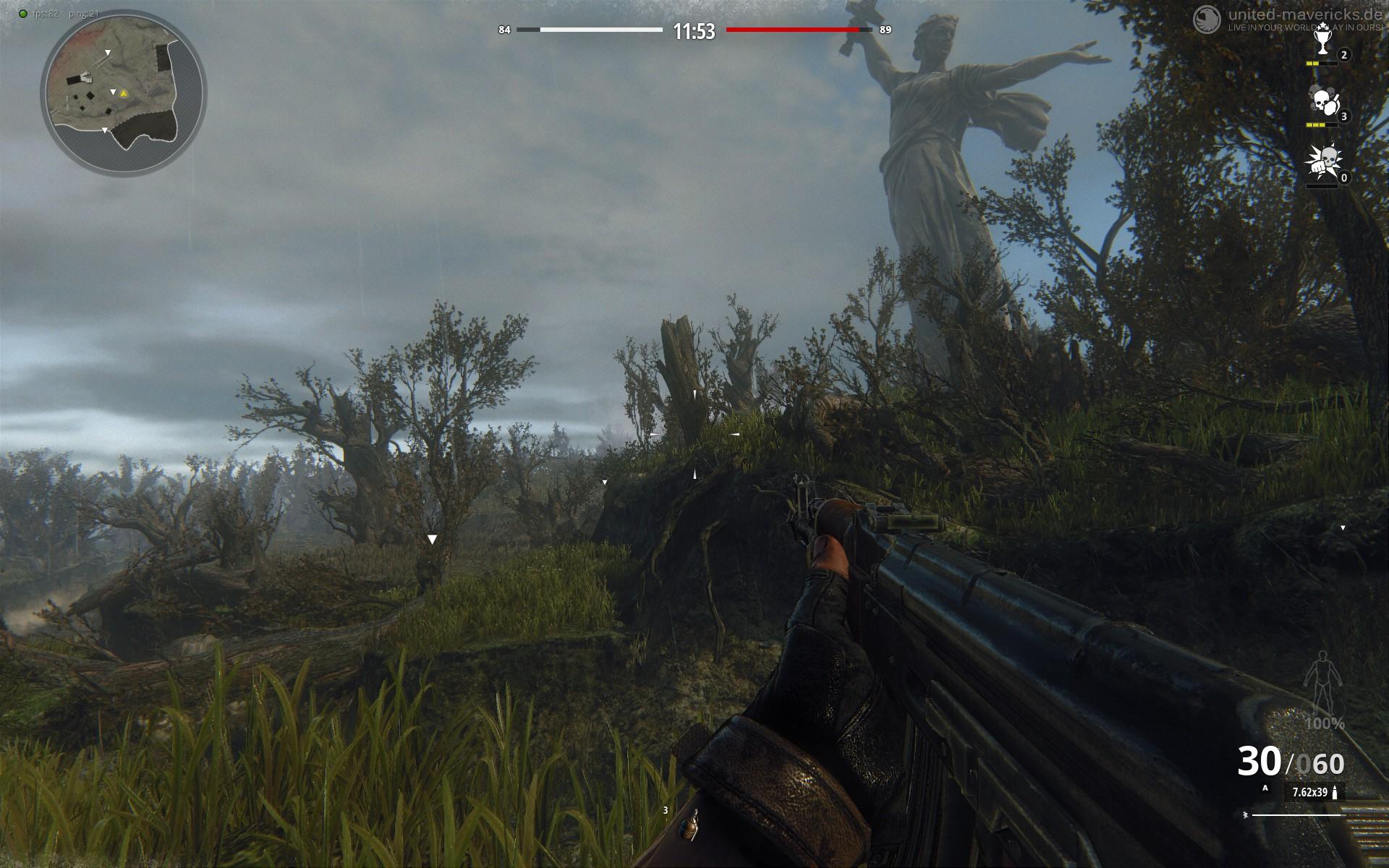Open the united-mavericks.de watermark logo
This screenshot has width=1389, height=868.
[1205, 17]
